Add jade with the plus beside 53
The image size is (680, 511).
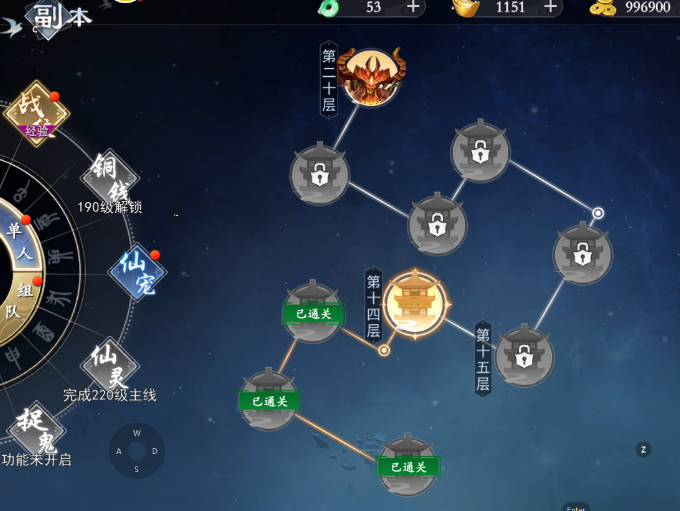413,7
